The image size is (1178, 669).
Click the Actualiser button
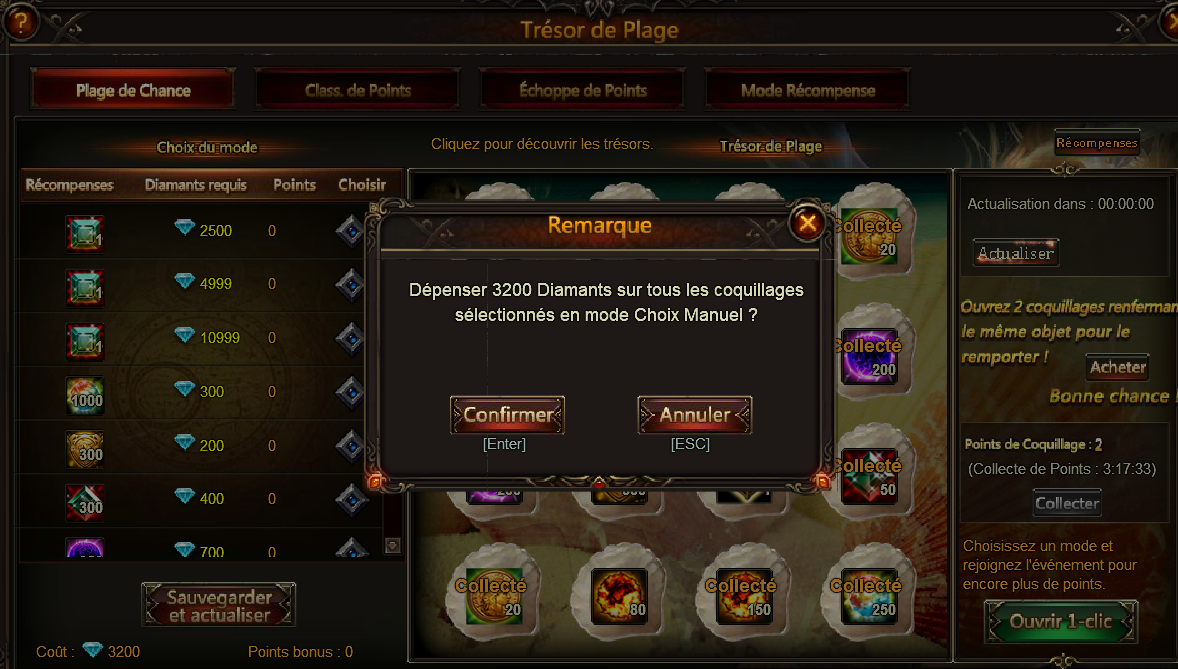coord(1015,253)
